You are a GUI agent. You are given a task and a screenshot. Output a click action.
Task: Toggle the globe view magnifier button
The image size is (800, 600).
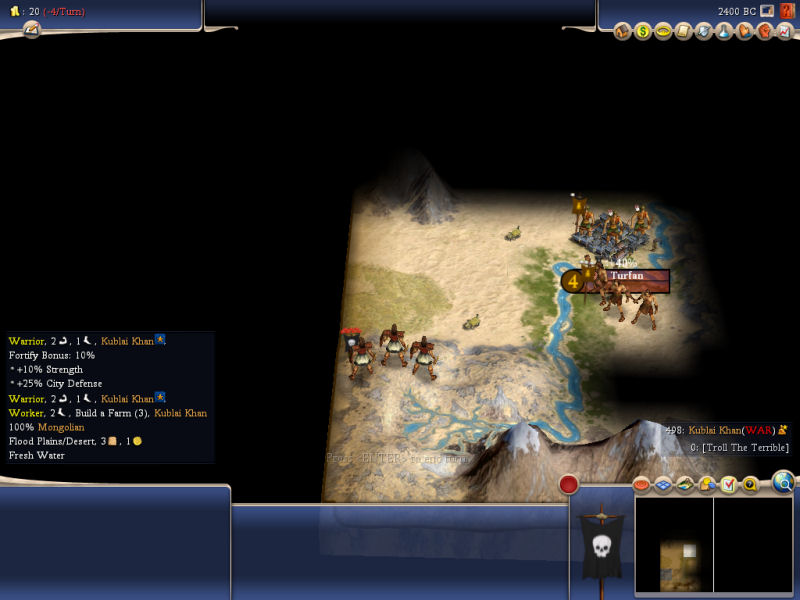[784, 483]
